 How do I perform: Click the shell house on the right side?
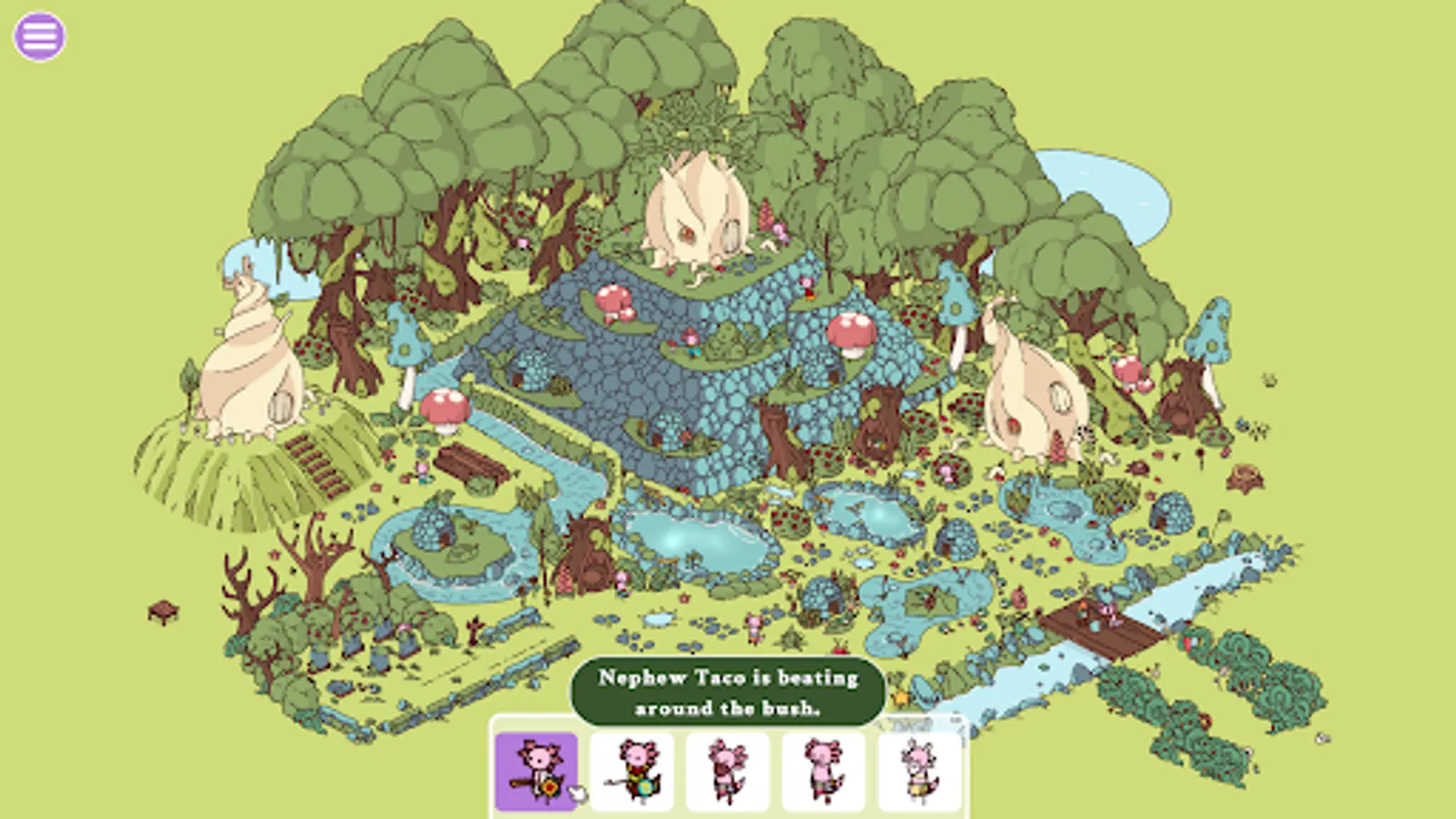1033,391
